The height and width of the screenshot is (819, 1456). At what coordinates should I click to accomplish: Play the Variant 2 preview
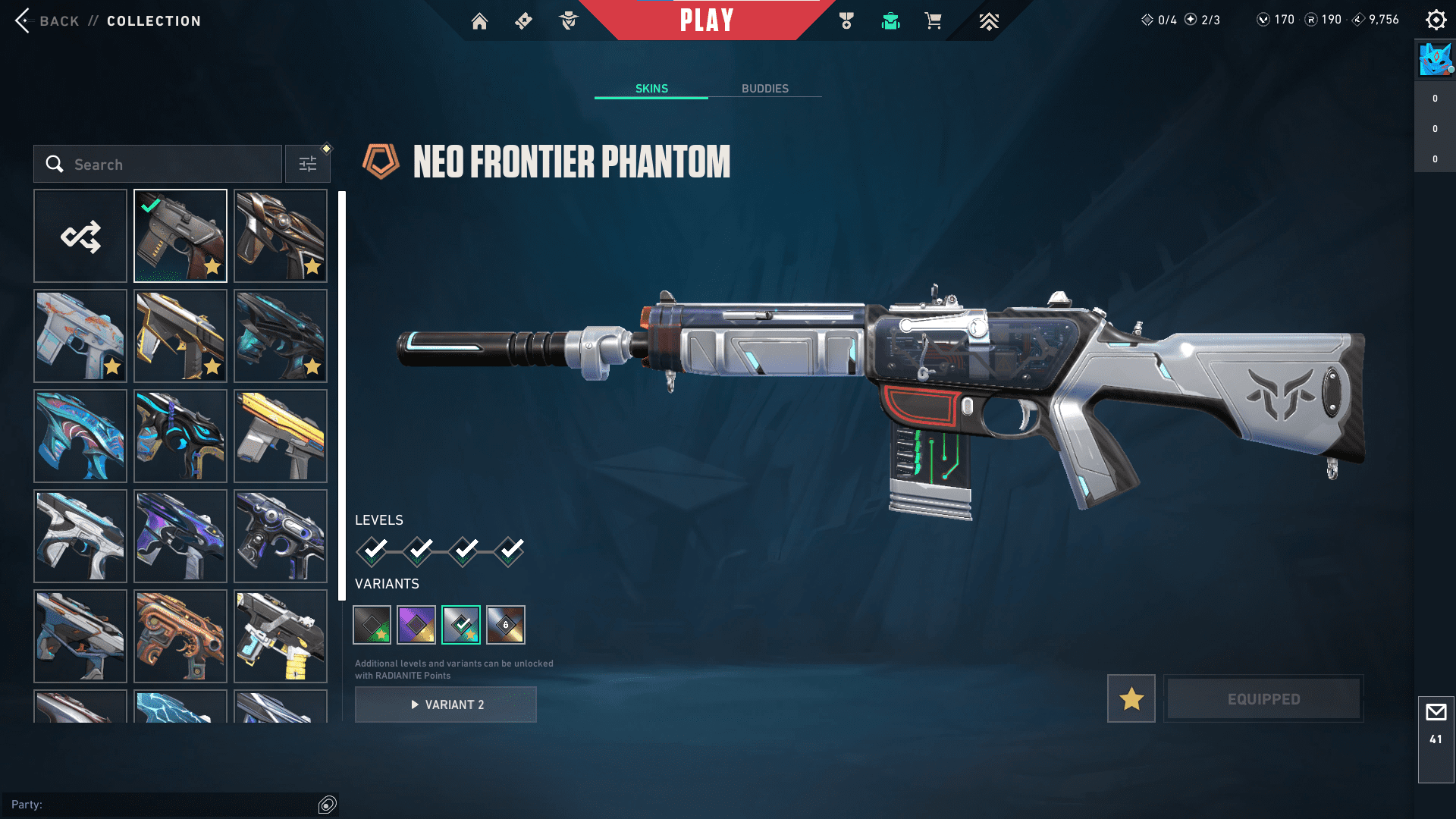click(446, 704)
